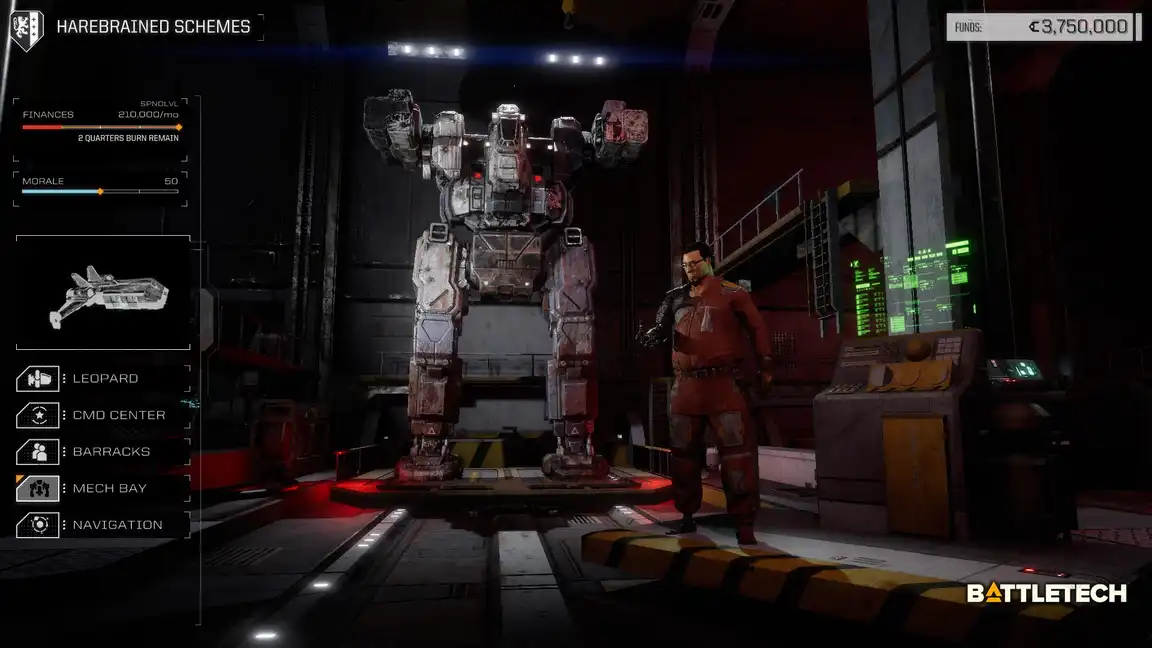Open the Navigation screen

[103, 525]
